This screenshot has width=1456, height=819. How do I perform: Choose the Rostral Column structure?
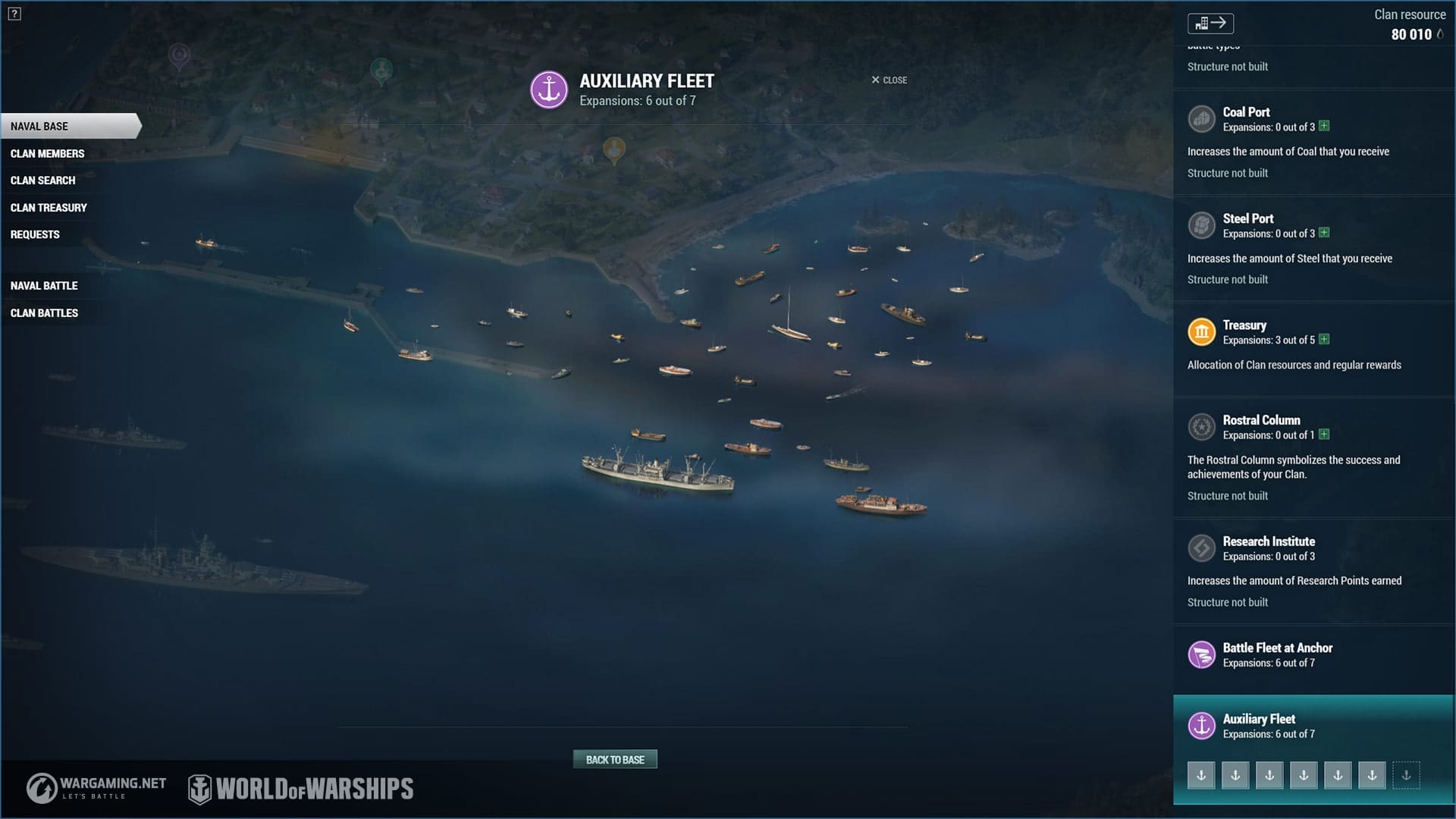(x=1261, y=420)
